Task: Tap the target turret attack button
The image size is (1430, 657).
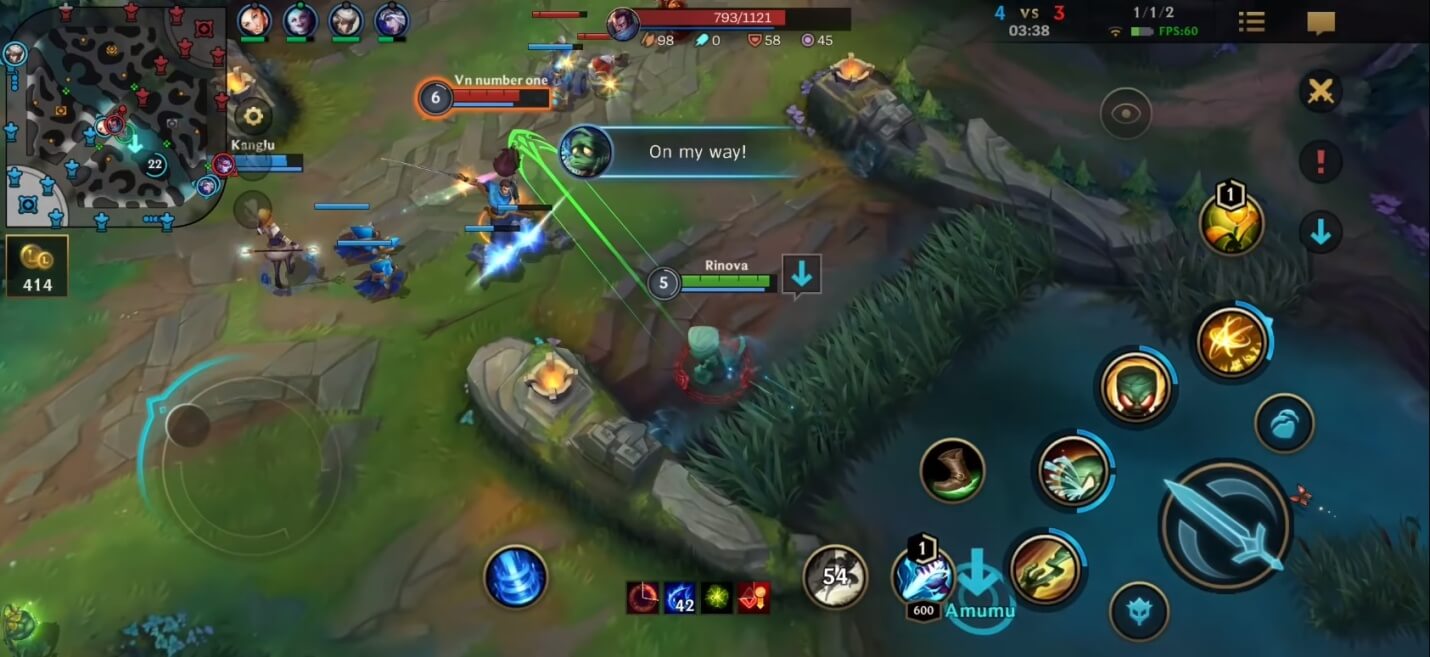Action: click(1139, 611)
